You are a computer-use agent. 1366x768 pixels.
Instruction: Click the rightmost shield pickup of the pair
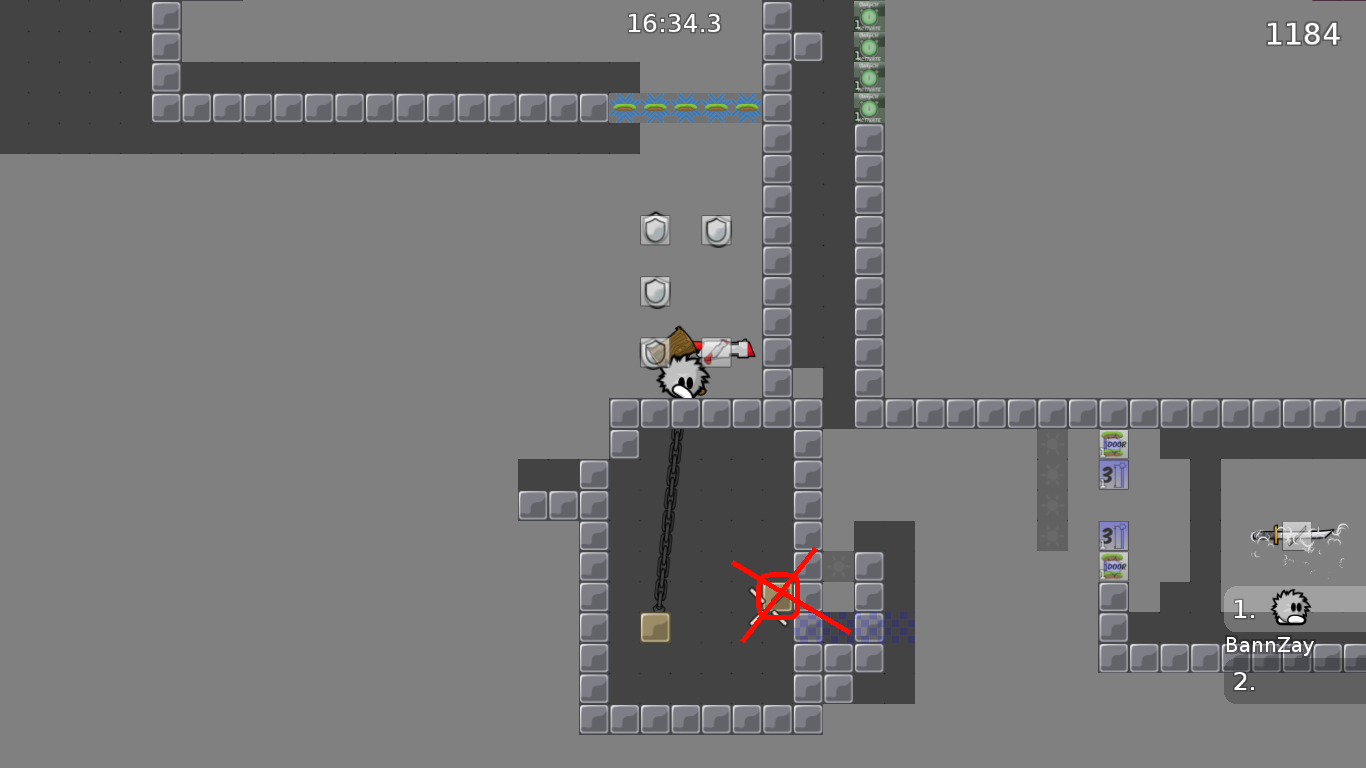(x=718, y=230)
